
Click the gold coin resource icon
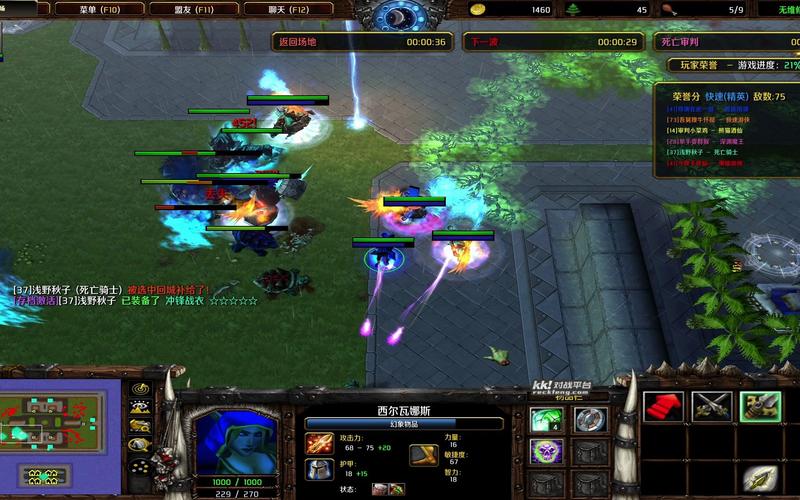tap(483, 10)
